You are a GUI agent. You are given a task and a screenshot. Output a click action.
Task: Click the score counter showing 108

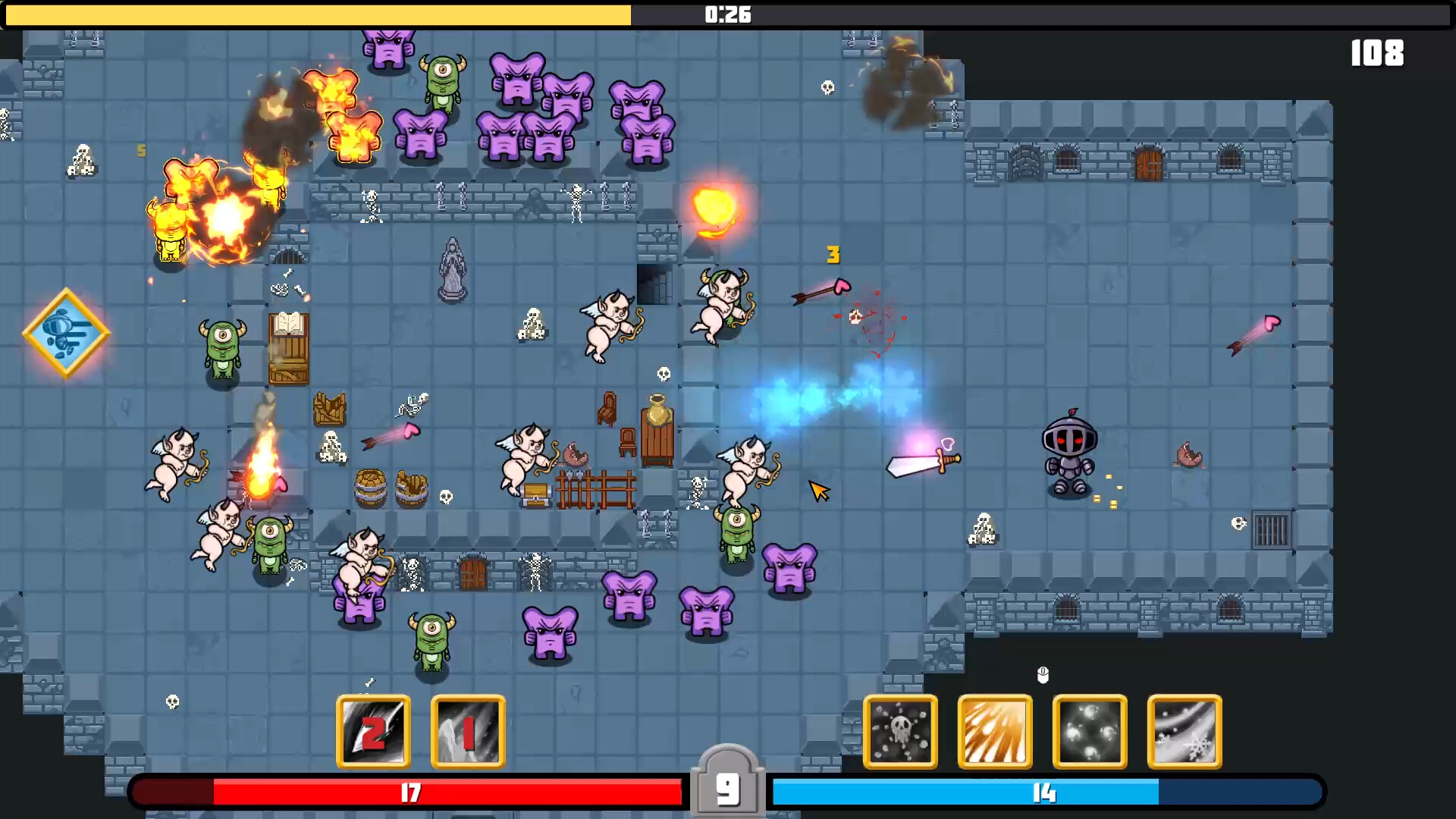pyautogui.click(x=1376, y=53)
